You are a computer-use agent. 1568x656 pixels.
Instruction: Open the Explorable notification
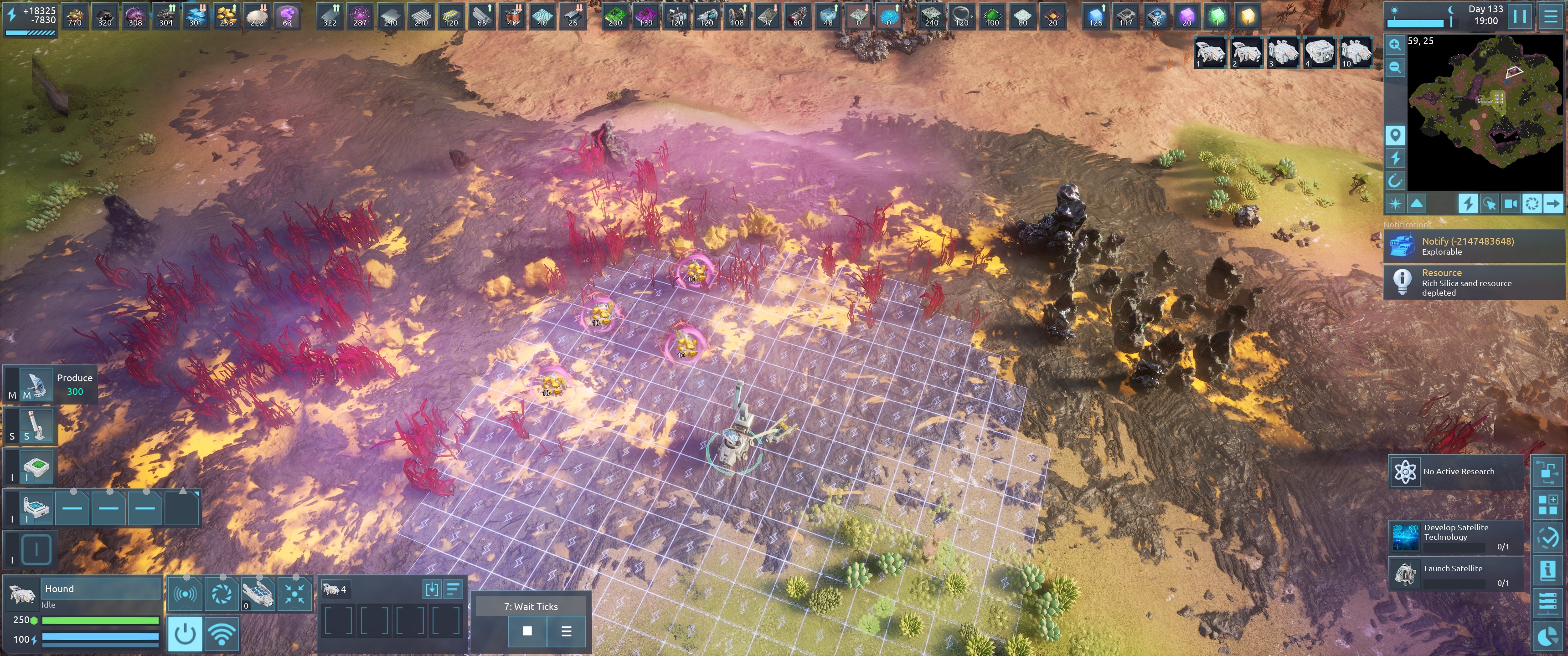pos(1473,246)
